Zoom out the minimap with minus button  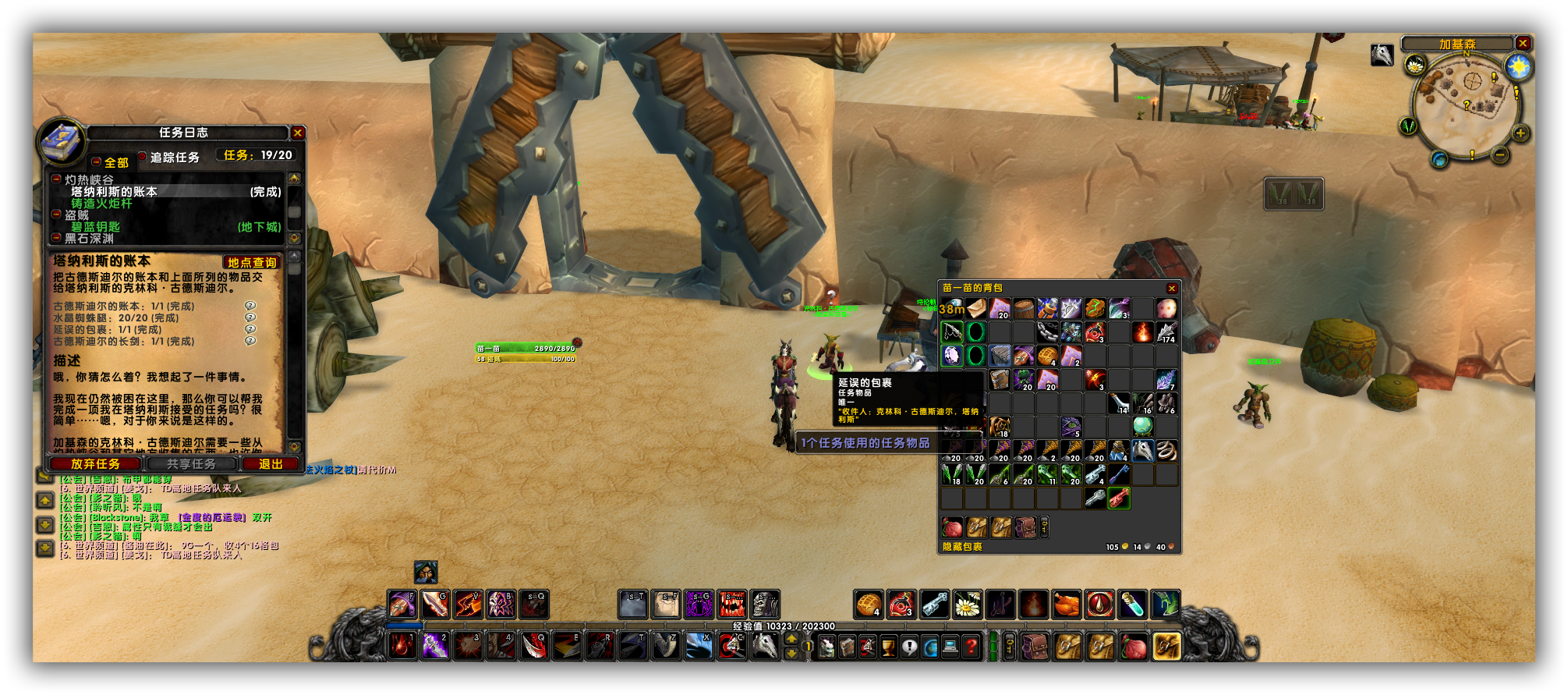point(1499,155)
